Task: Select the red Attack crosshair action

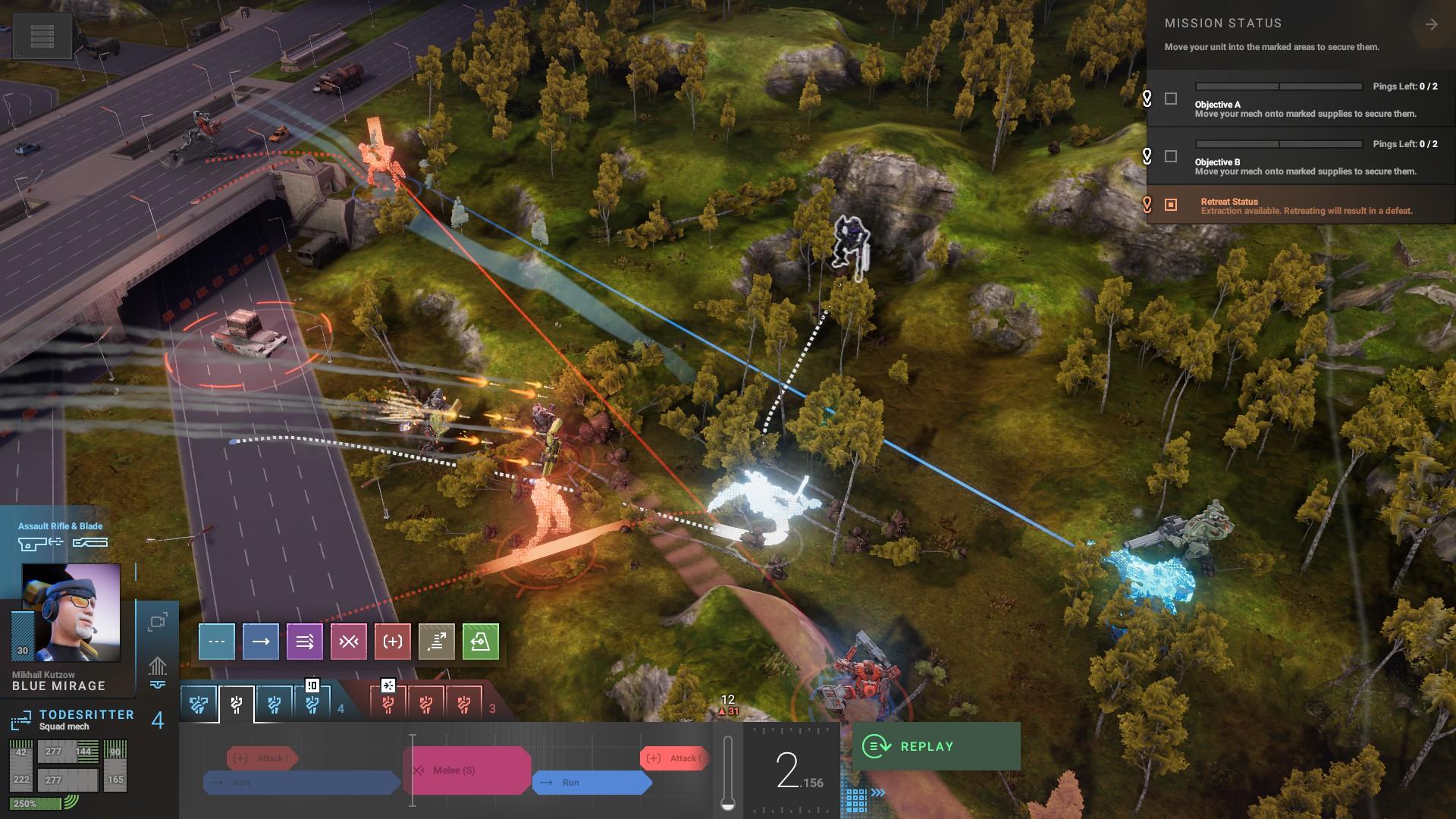Action: point(393,642)
